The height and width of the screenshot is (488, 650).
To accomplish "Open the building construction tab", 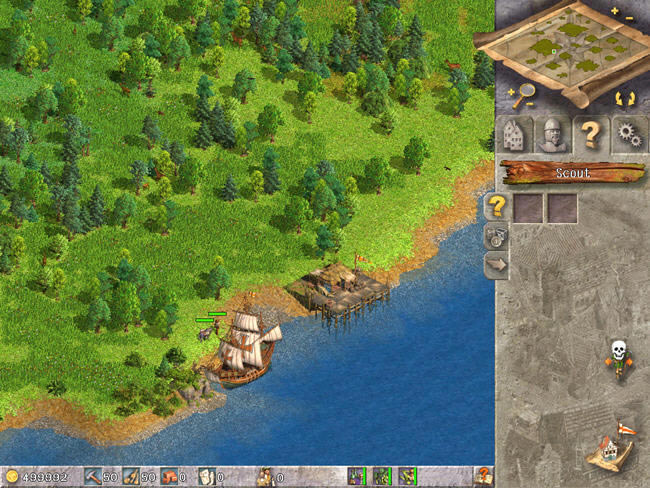I will pyautogui.click(x=513, y=135).
